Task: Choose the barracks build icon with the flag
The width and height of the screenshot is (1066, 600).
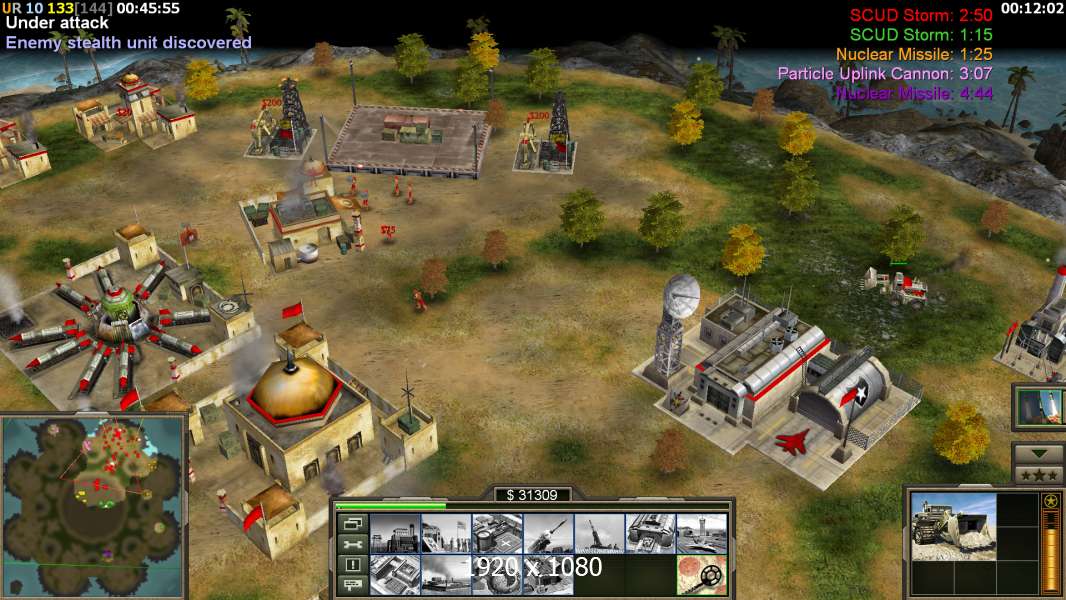Action: point(446,534)
